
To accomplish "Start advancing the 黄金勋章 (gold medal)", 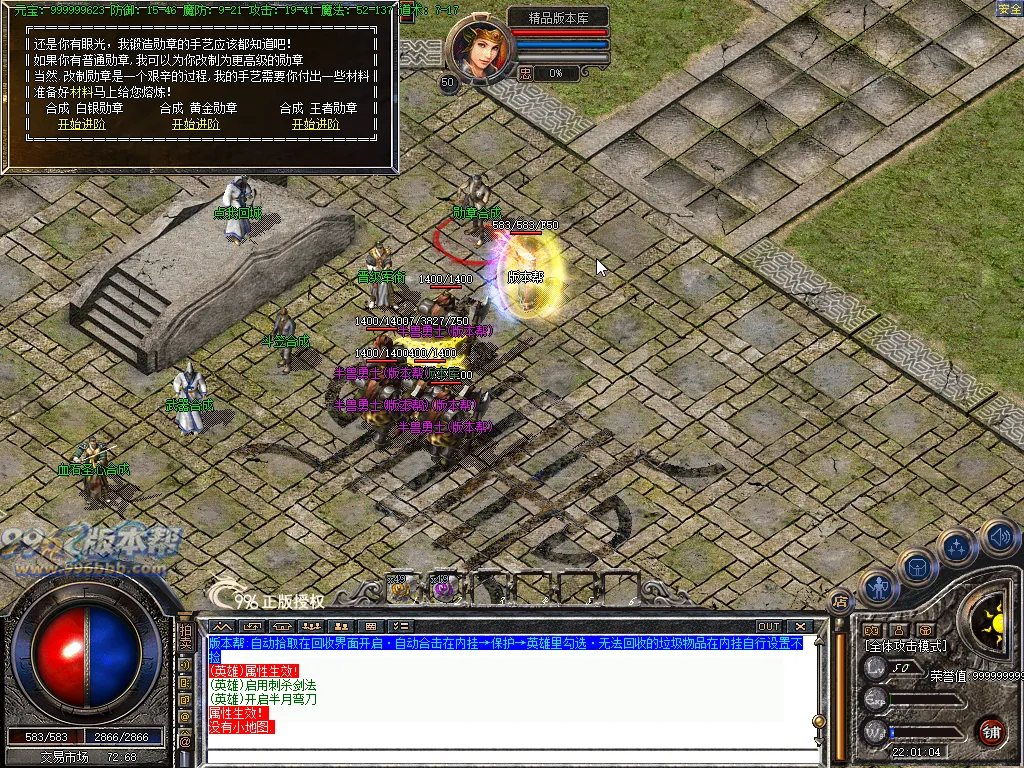I will tap(195, 125).
